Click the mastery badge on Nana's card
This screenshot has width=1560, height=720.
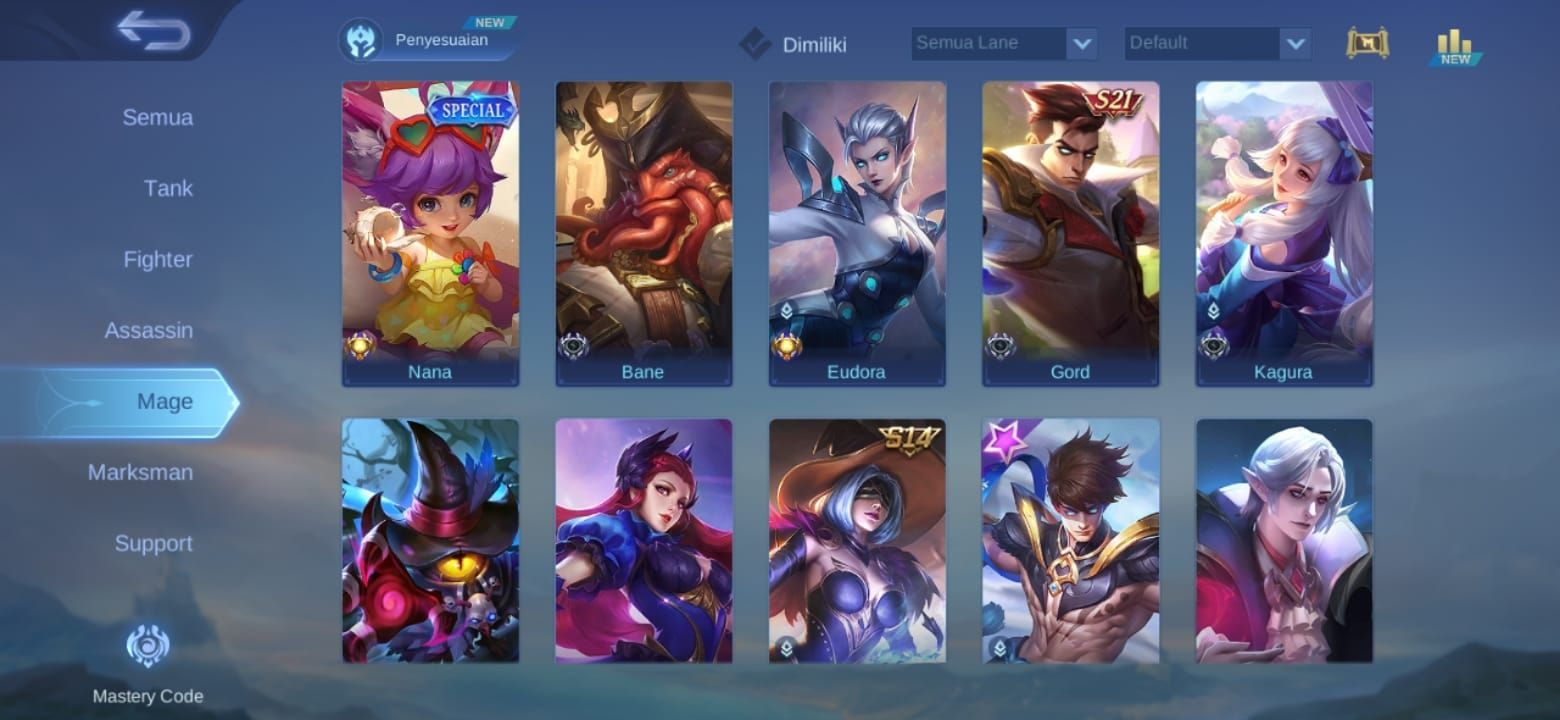[x=360, y=347]
